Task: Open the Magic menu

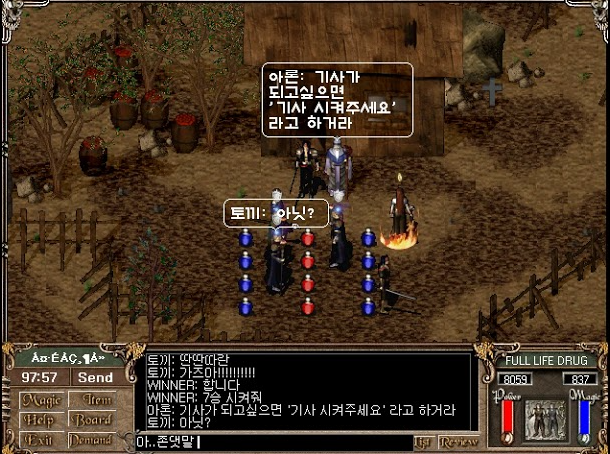Action: (x=40, y=400)
